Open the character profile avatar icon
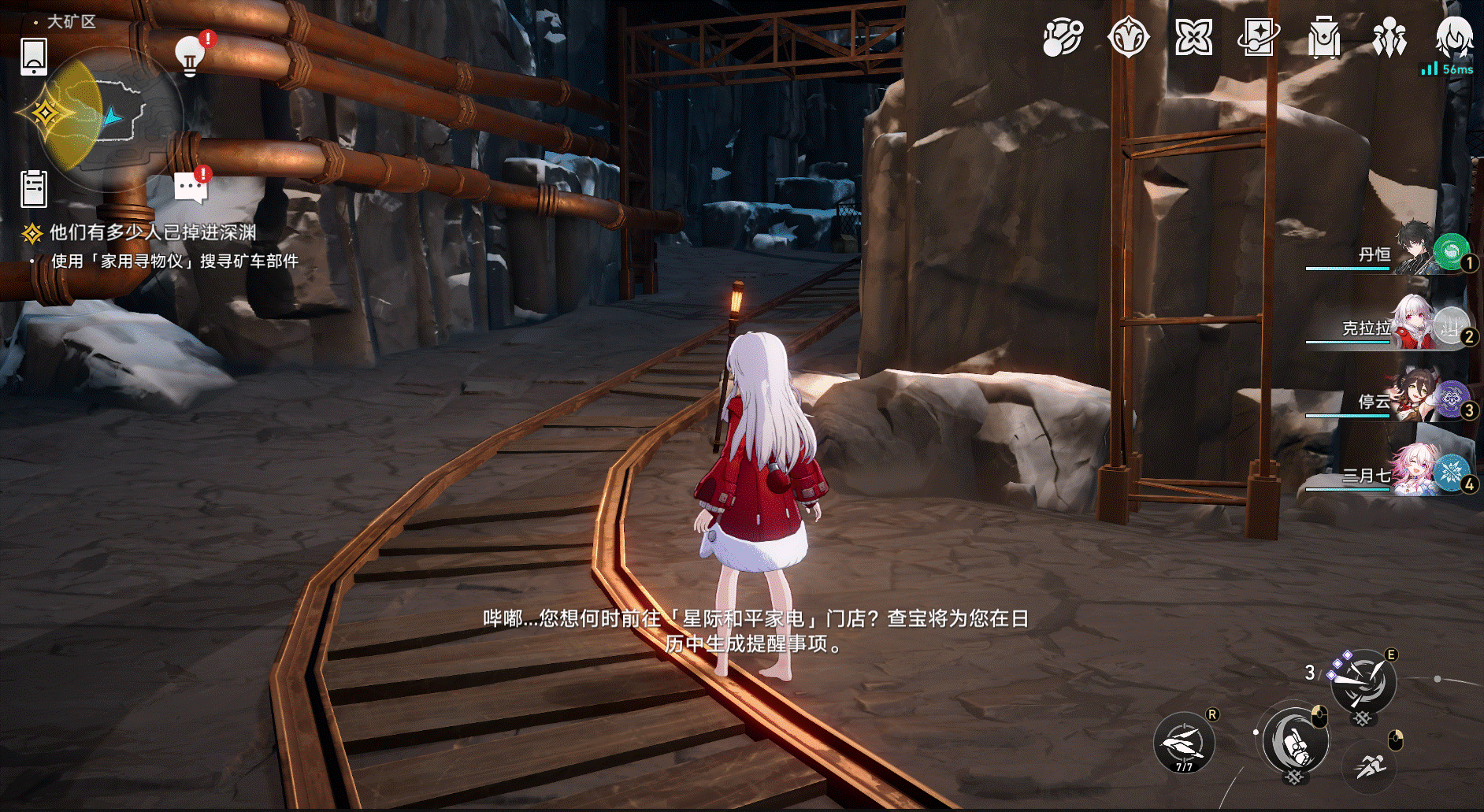The width and height of the screenshot is (1484, 812). 1455,37
